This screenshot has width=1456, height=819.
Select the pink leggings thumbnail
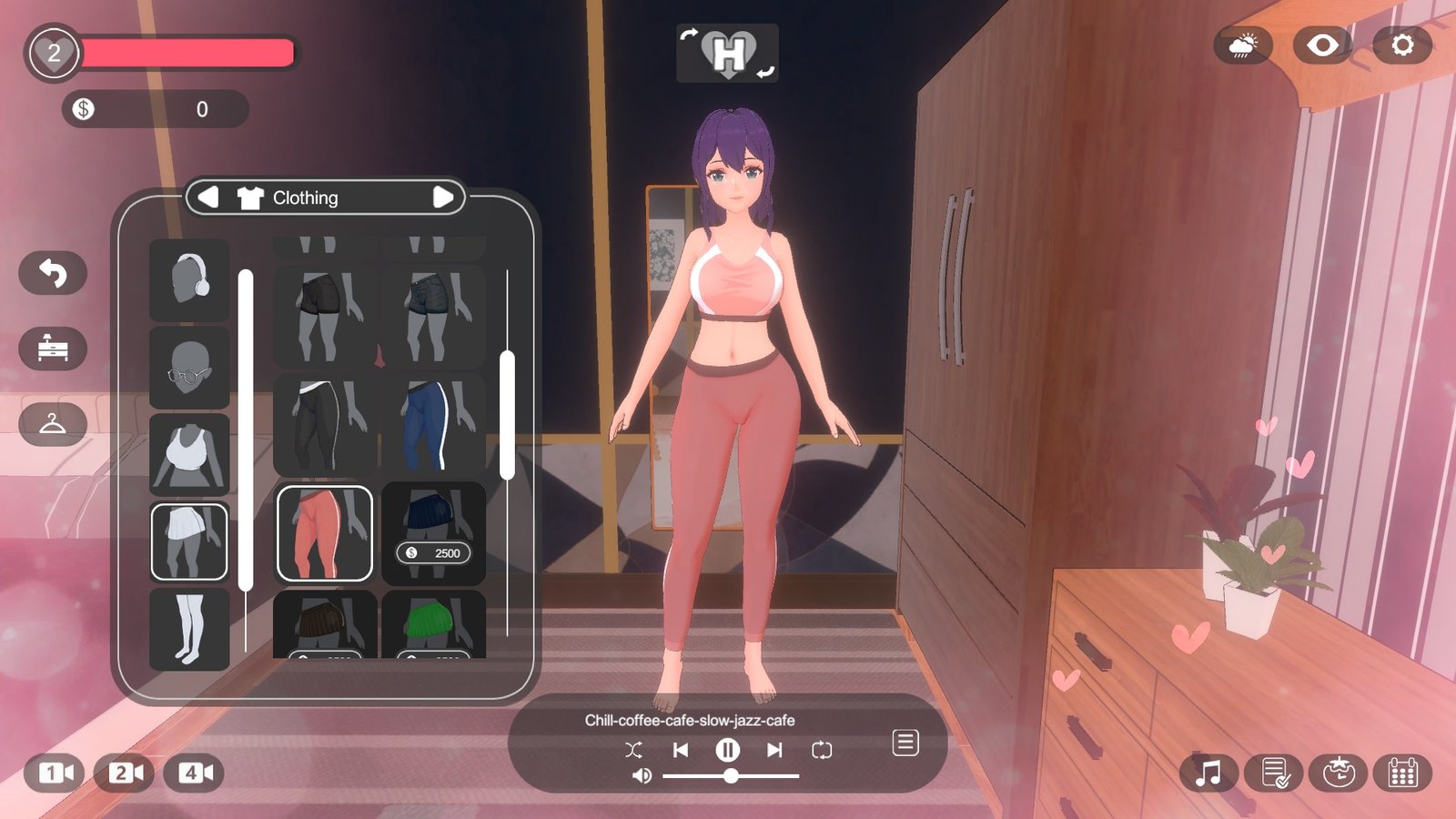point(326,532)
